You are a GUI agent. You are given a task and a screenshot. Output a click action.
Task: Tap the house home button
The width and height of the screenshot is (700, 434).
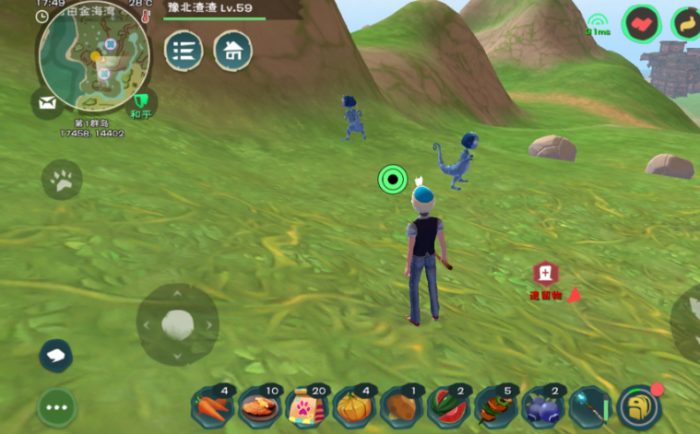point(233,50)
